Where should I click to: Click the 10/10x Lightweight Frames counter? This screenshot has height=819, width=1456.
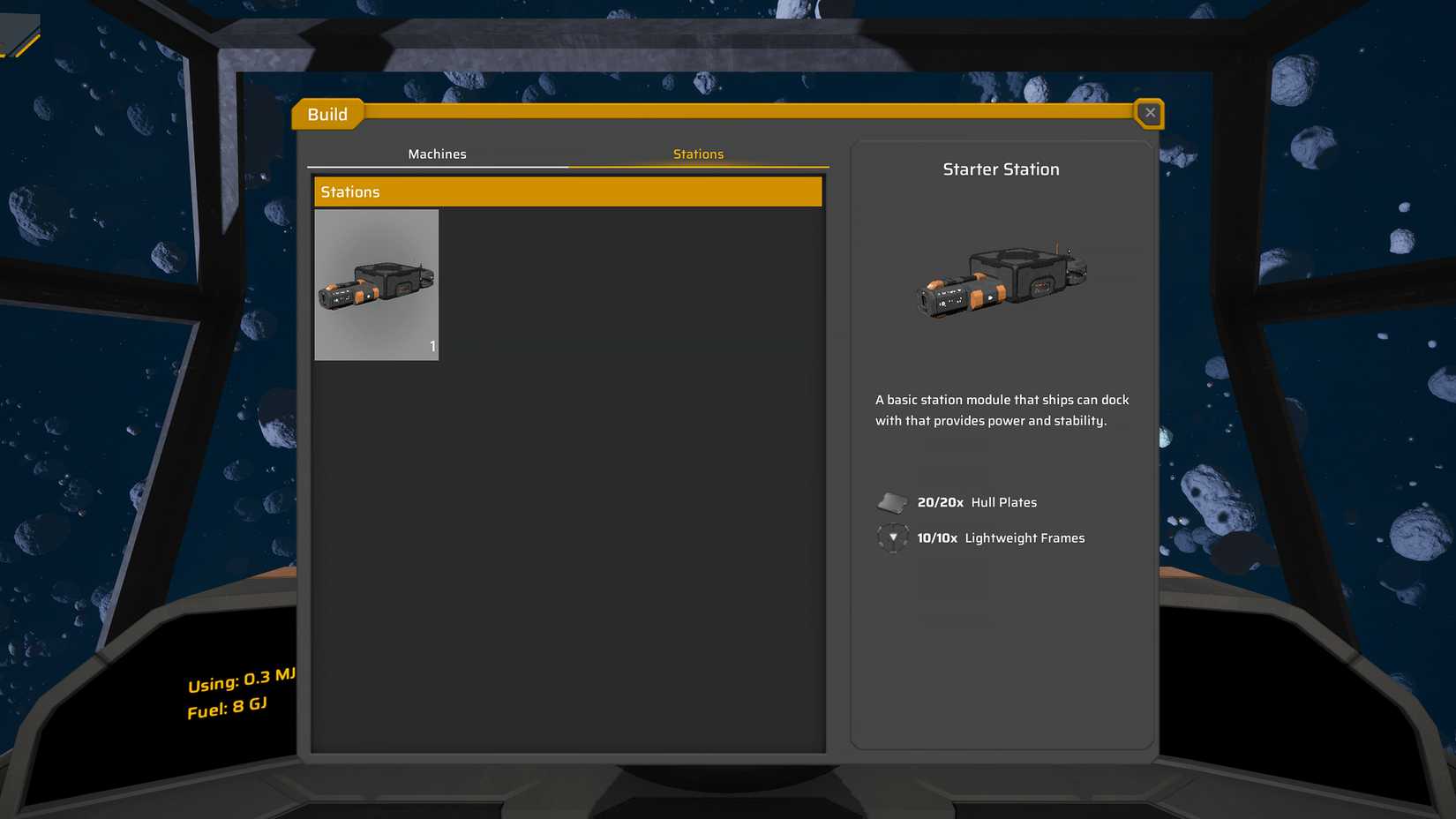tap(937, 537)
